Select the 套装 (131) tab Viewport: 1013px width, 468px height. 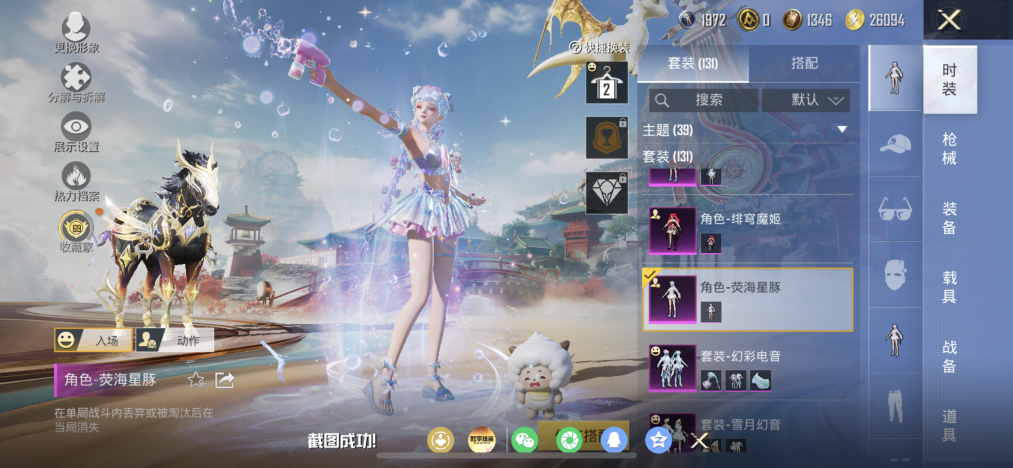tap(693, 63)
